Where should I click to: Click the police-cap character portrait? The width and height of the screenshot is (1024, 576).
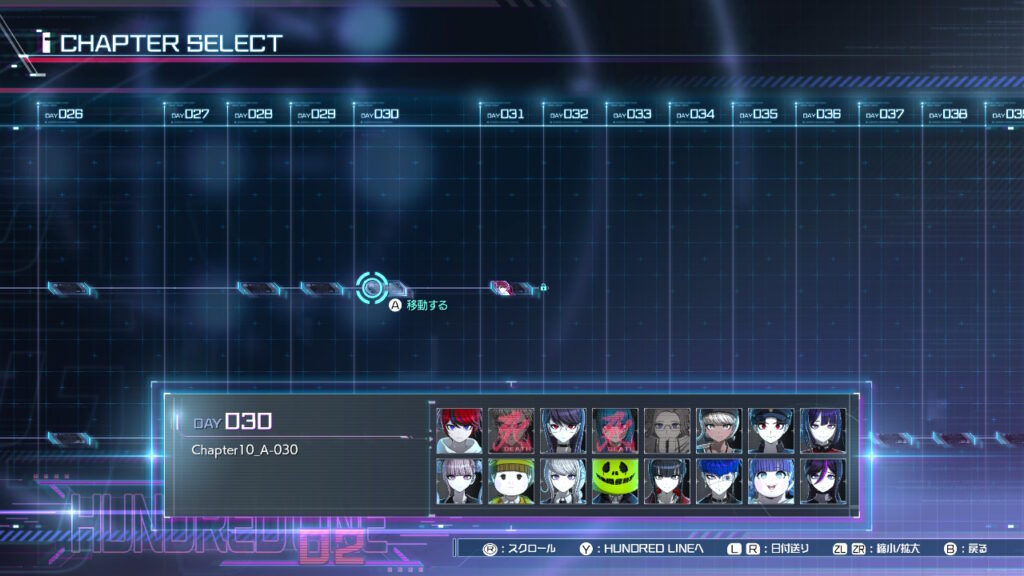(772, 431)
